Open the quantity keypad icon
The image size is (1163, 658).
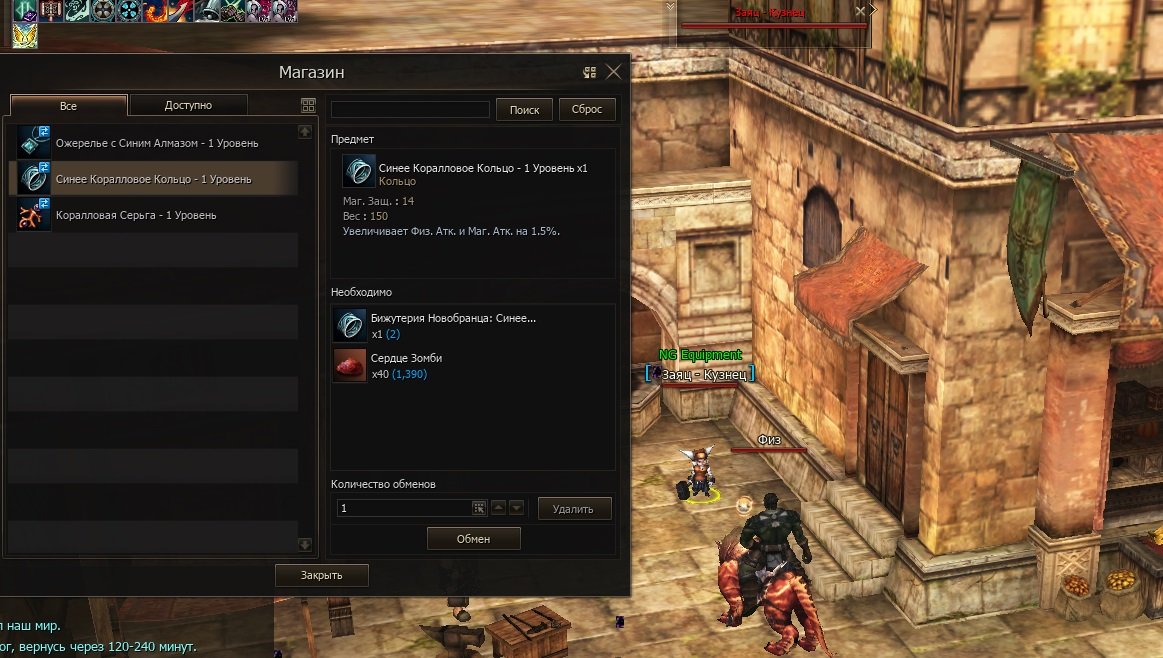point(479,508)
